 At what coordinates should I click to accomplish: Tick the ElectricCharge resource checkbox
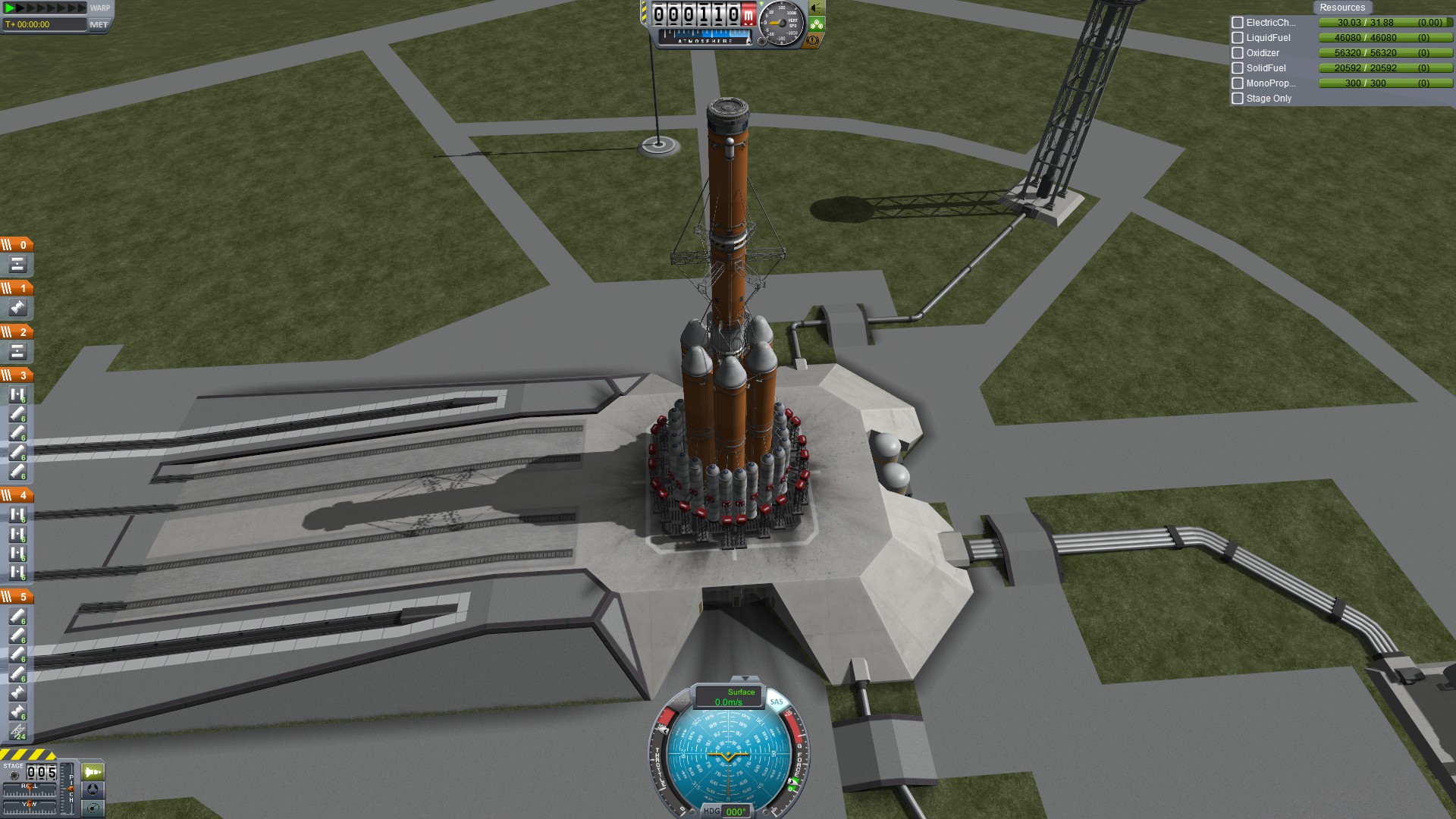pos(1238,23)
